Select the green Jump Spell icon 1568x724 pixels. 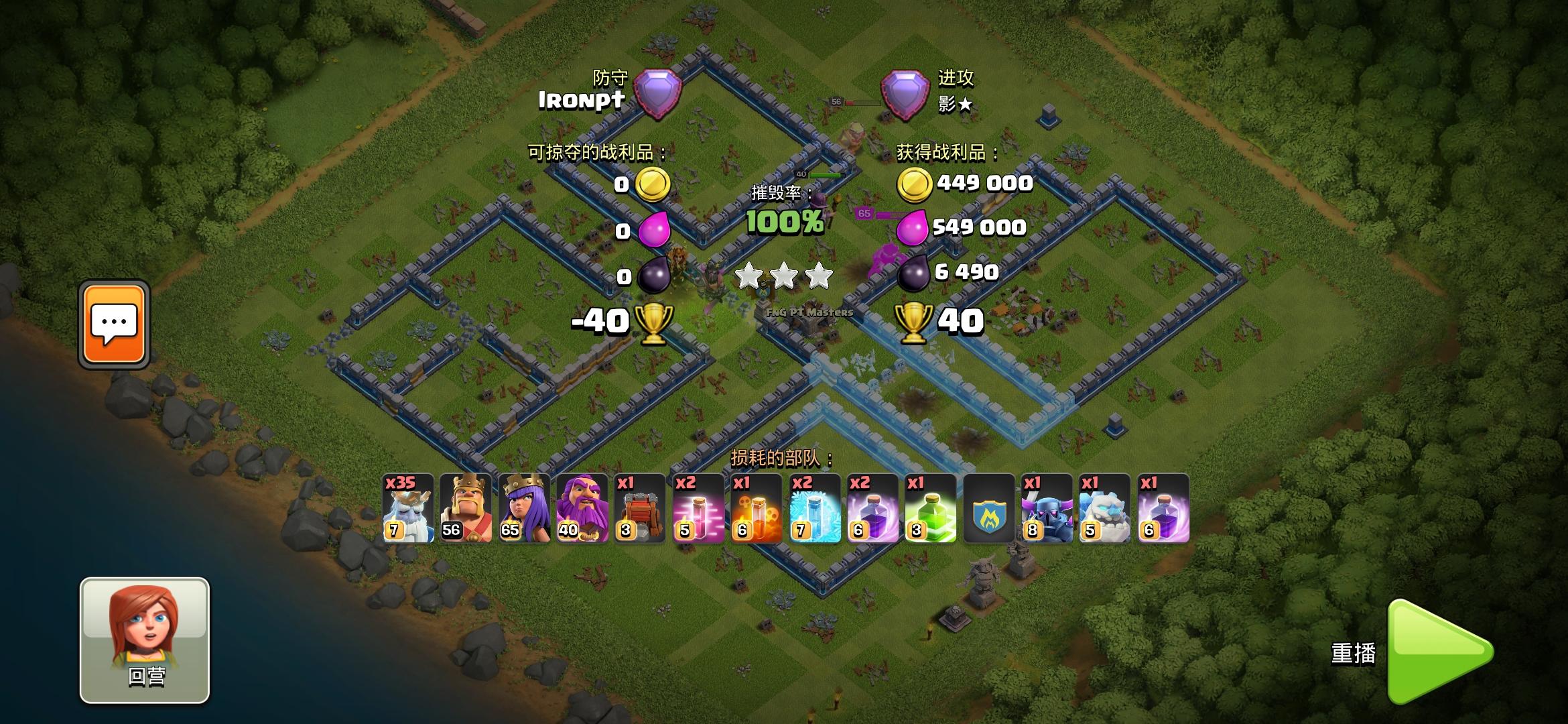(931, 508)
